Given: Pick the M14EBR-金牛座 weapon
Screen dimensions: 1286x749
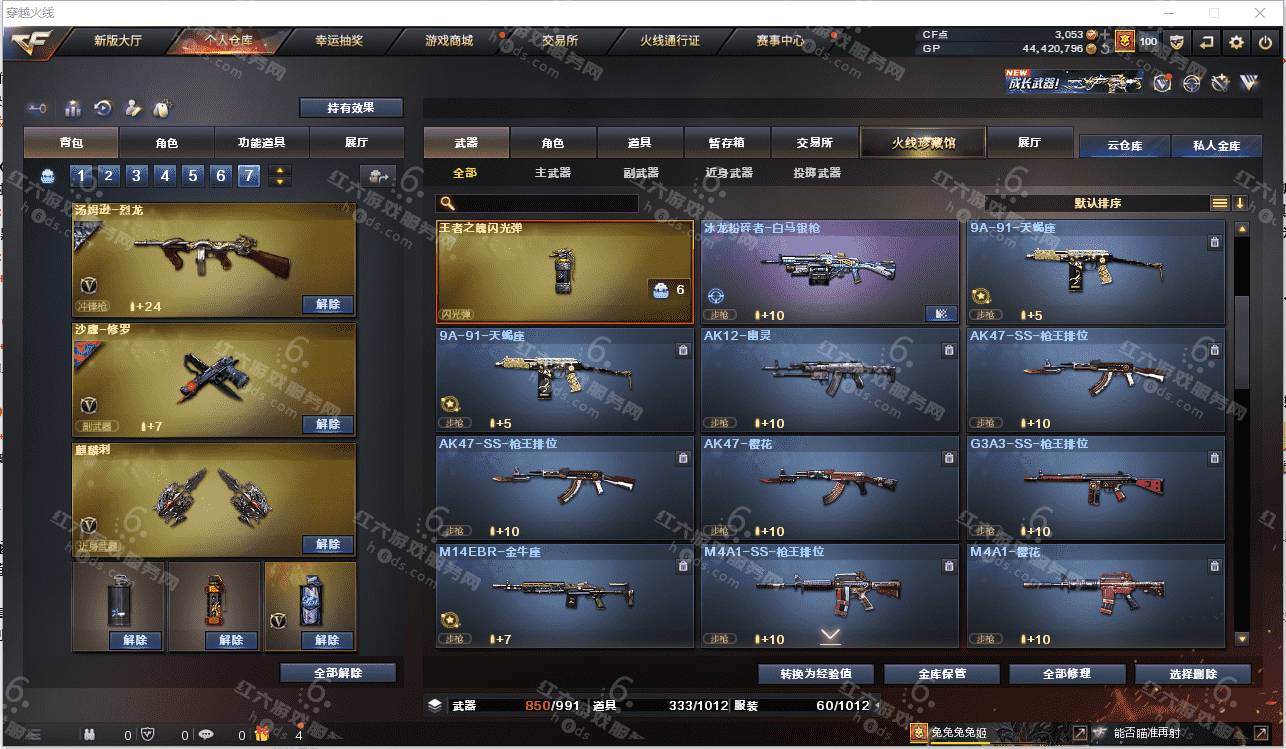Looking at the screenshot, I should [565, 596].
